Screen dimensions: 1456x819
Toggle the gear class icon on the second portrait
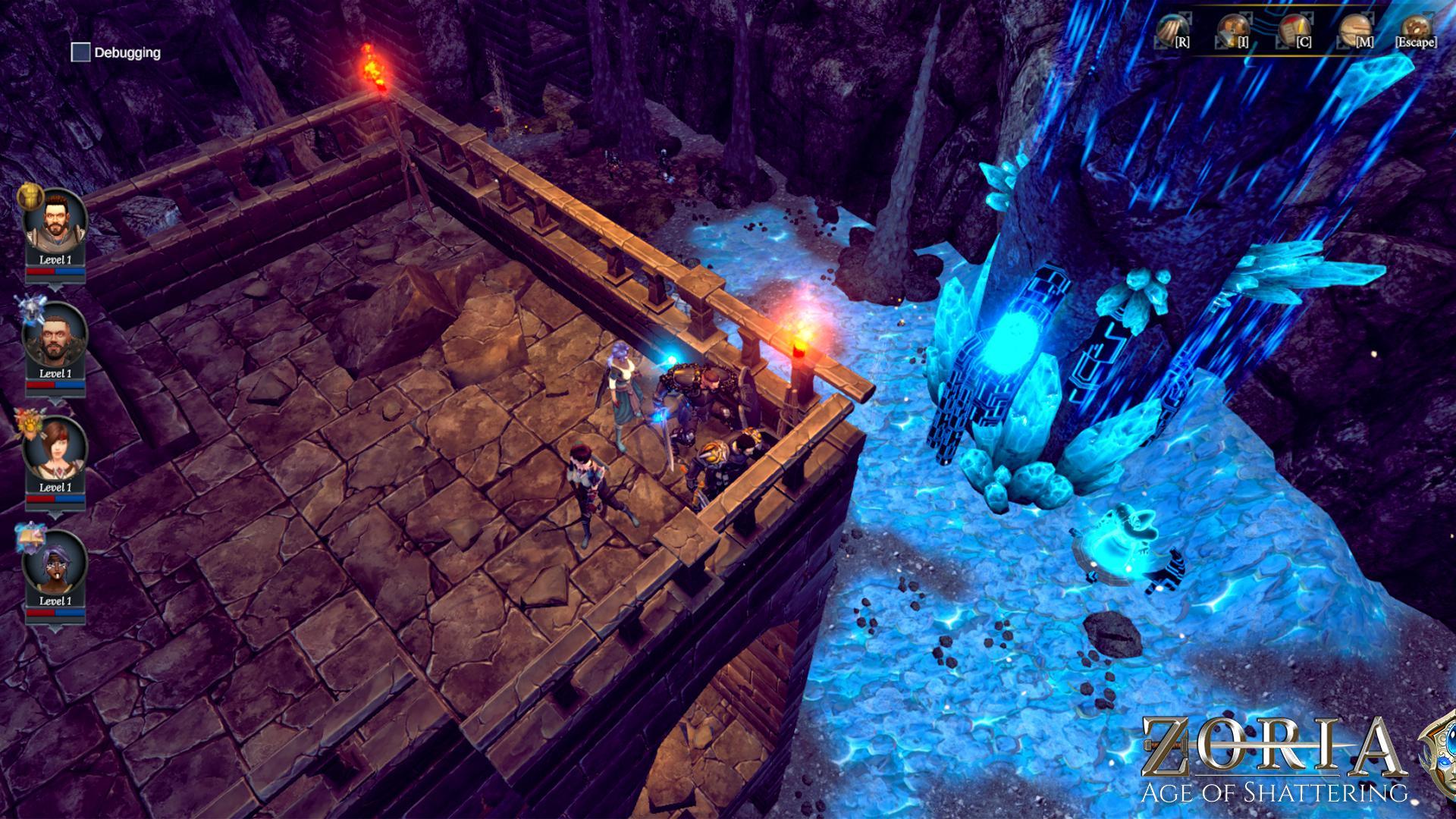click(x=30, y=309)
